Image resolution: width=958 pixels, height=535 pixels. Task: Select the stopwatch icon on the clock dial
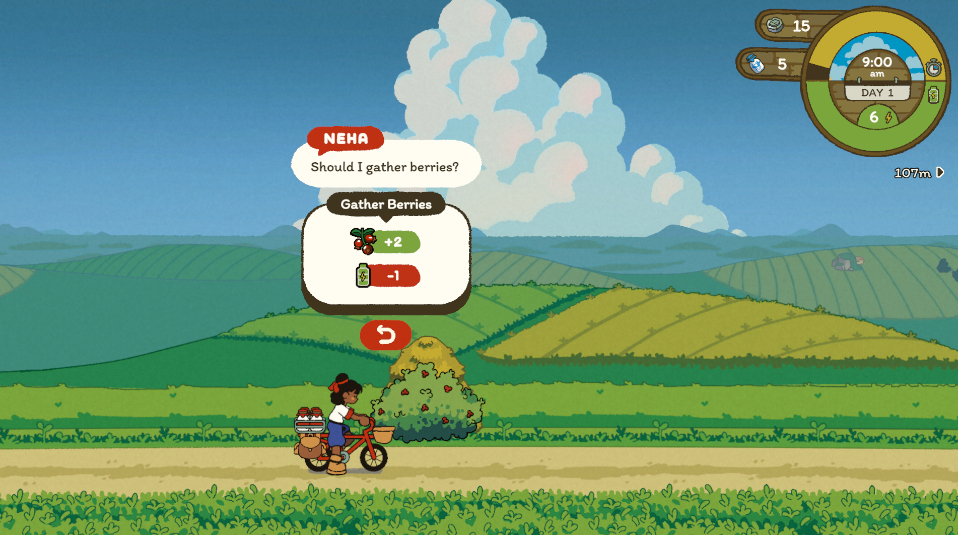click(933, 67)
